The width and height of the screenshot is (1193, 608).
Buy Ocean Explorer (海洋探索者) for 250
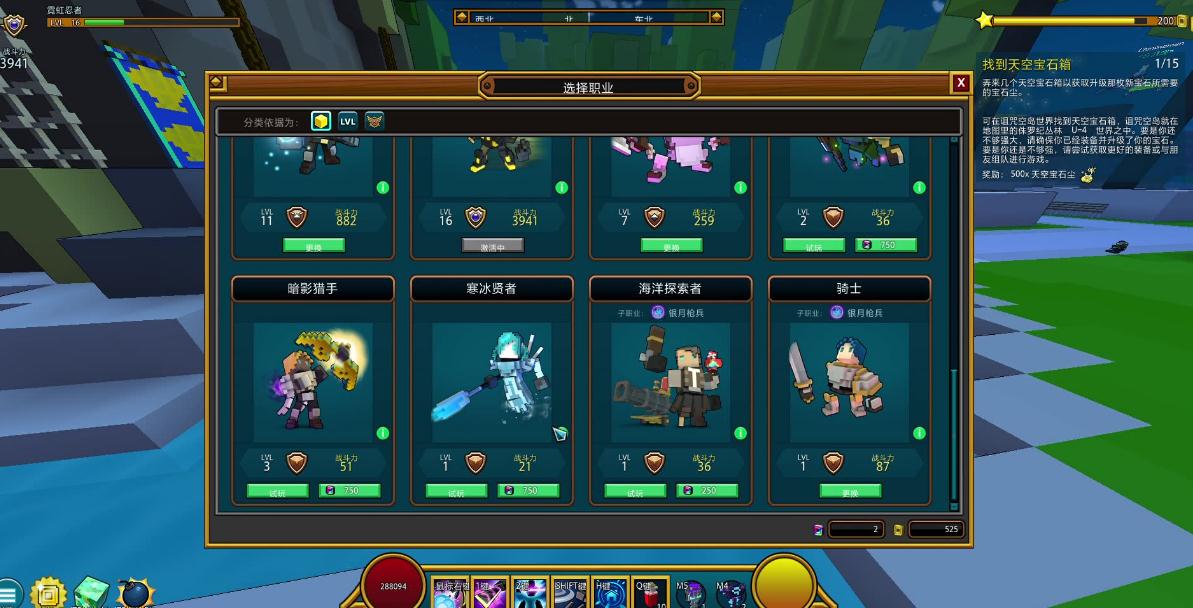tap(707, 491)
